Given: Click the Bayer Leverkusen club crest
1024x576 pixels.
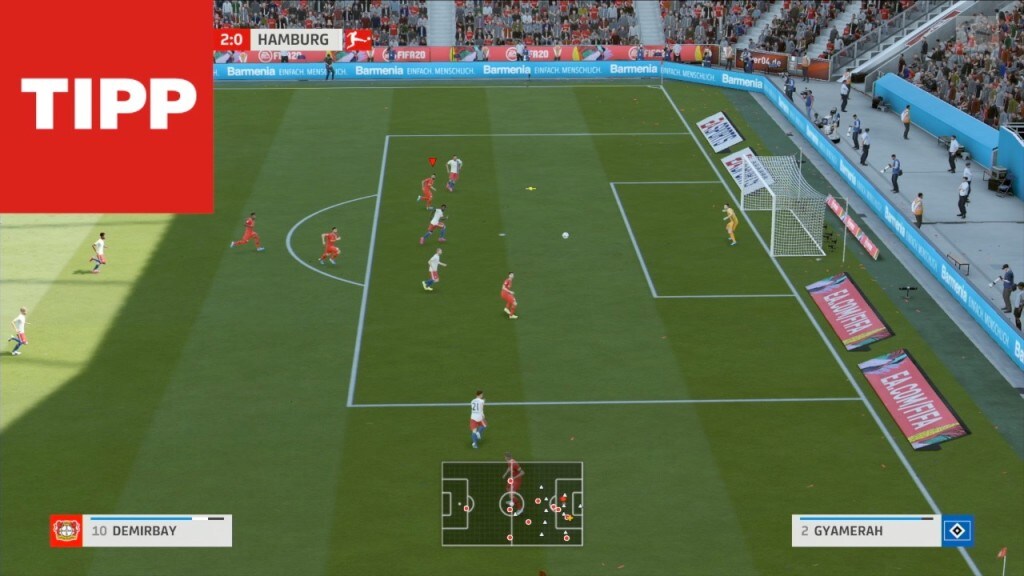Looking at the screenshot, I should coord(66,531).
